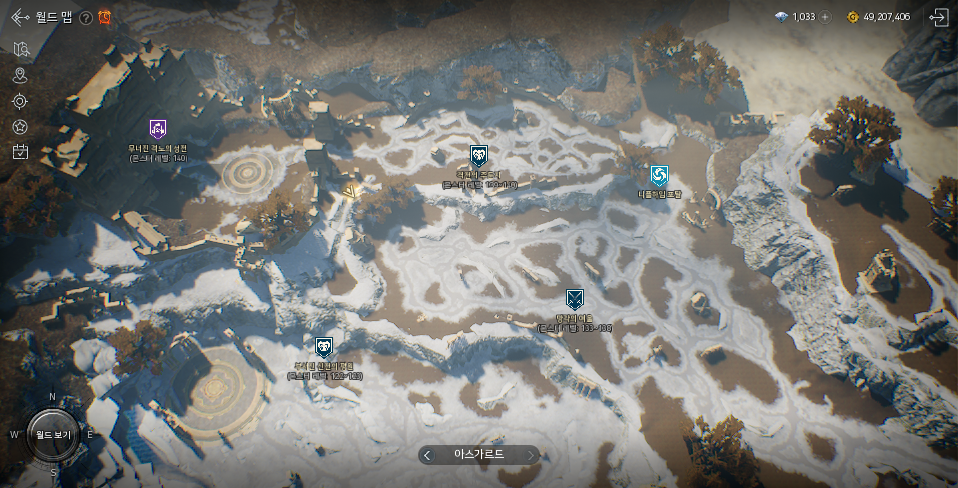Choose the blue swirl portal map marker
Image resolution: width=958 pixels, height=488 pixels.
[658, 176]
